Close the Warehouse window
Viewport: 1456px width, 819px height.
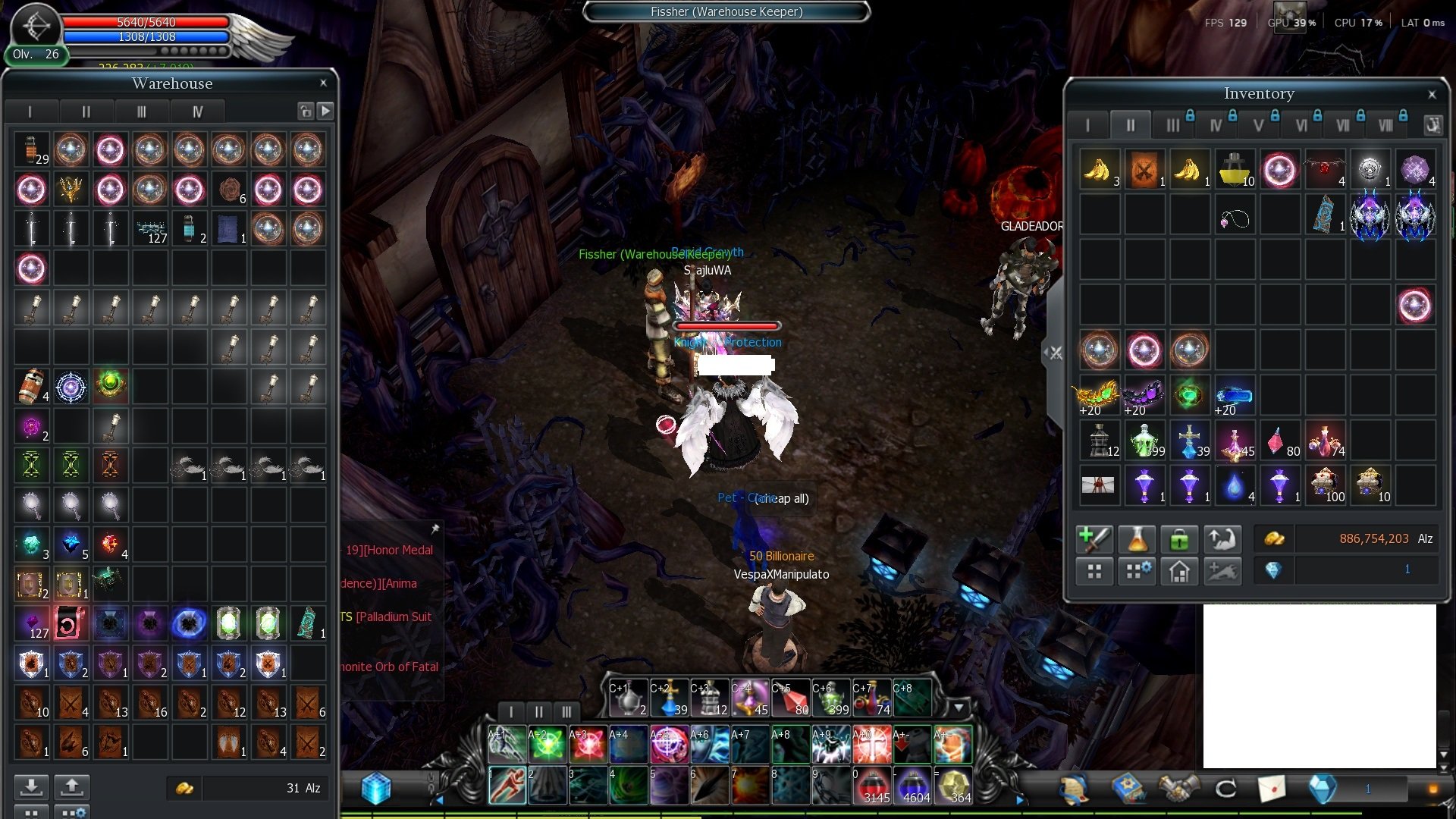coord(323,83)
